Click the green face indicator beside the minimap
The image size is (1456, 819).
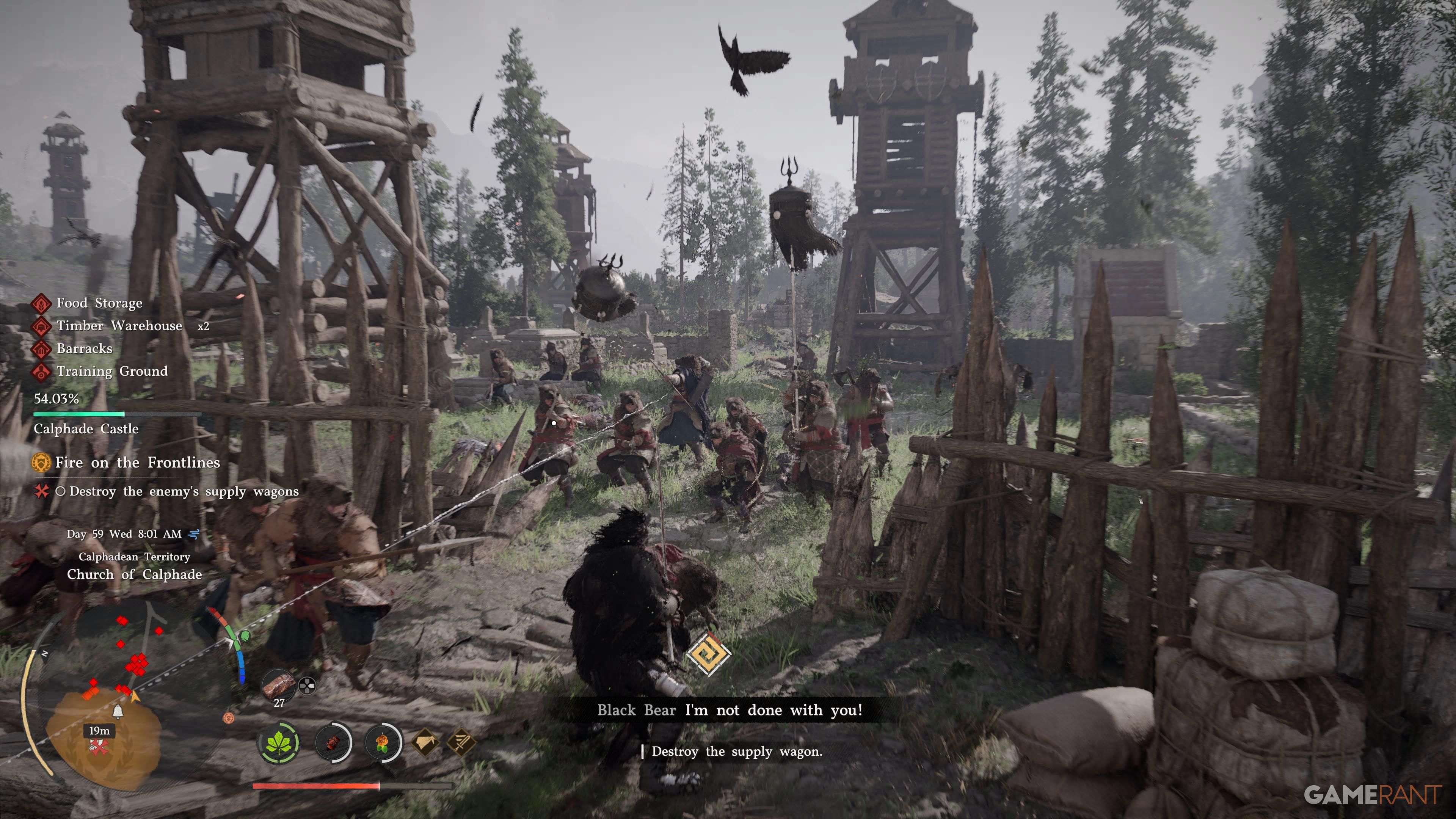(245, 637)
